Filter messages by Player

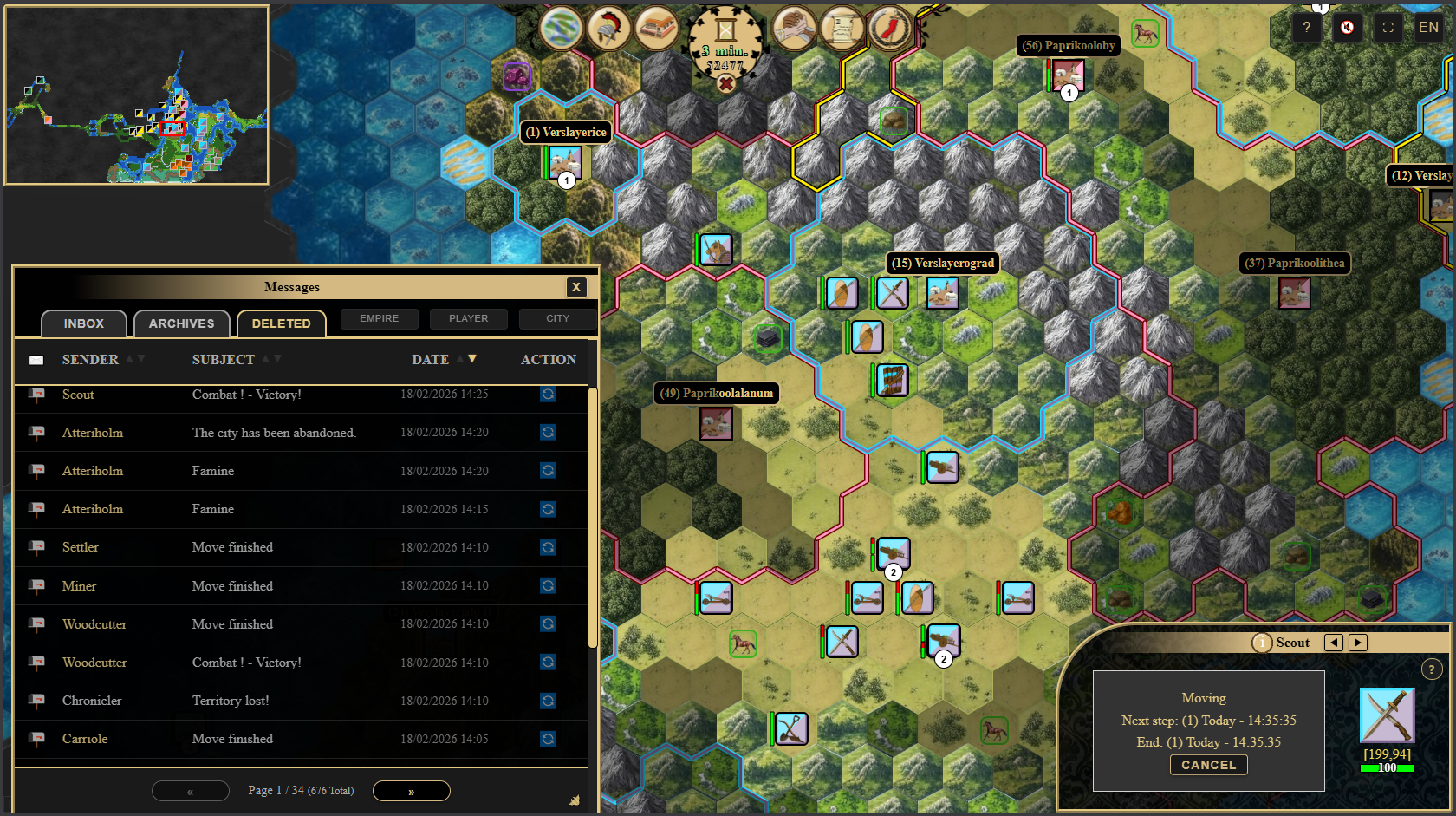click(468, 318)
